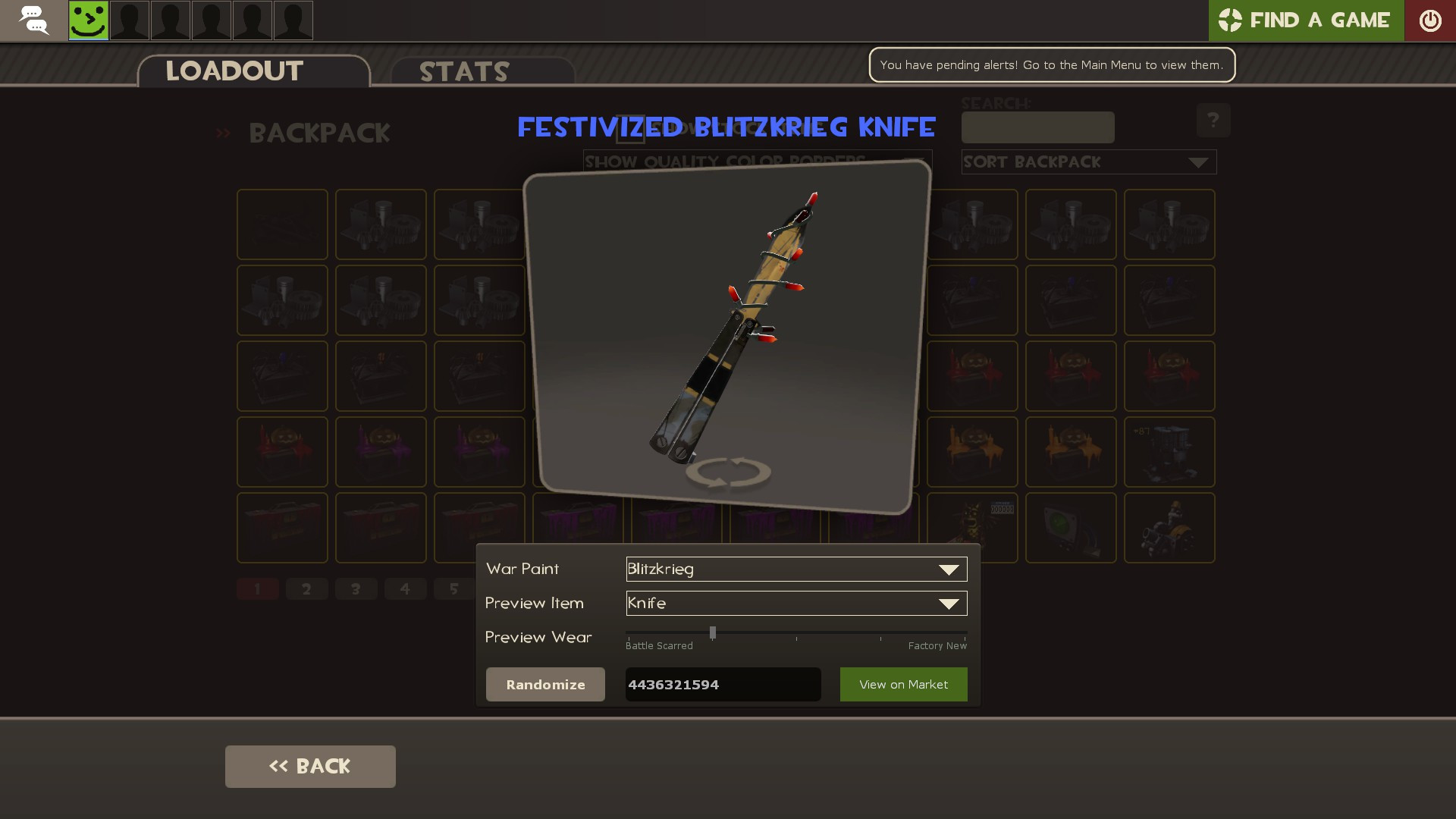Click the chat messages icon top left
Screen dimensions: 1456x819
33,20
